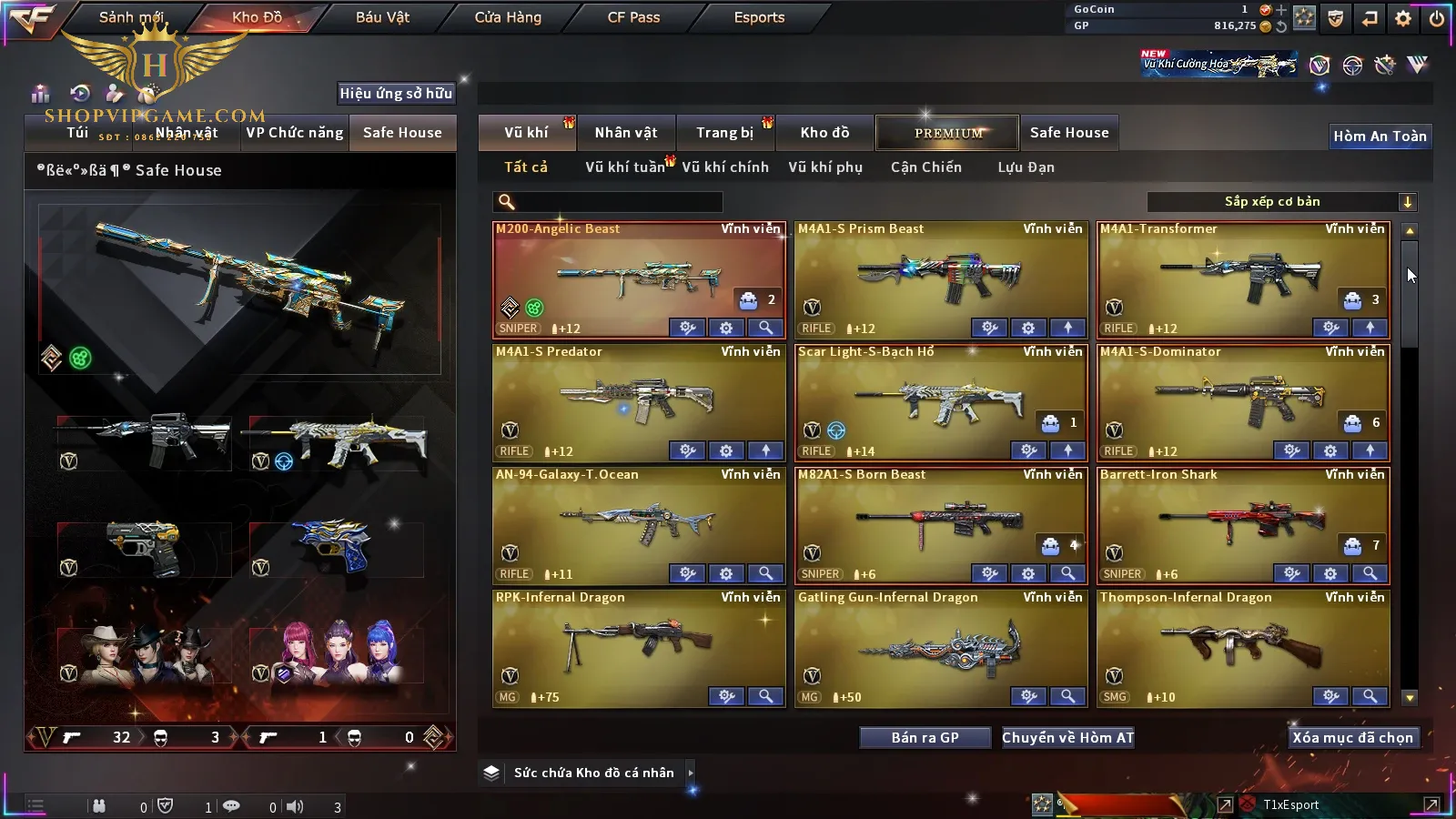This screenshot has width=1456, height=819.
Task: Click the Bán ra GP button
Action: (925, 738)
